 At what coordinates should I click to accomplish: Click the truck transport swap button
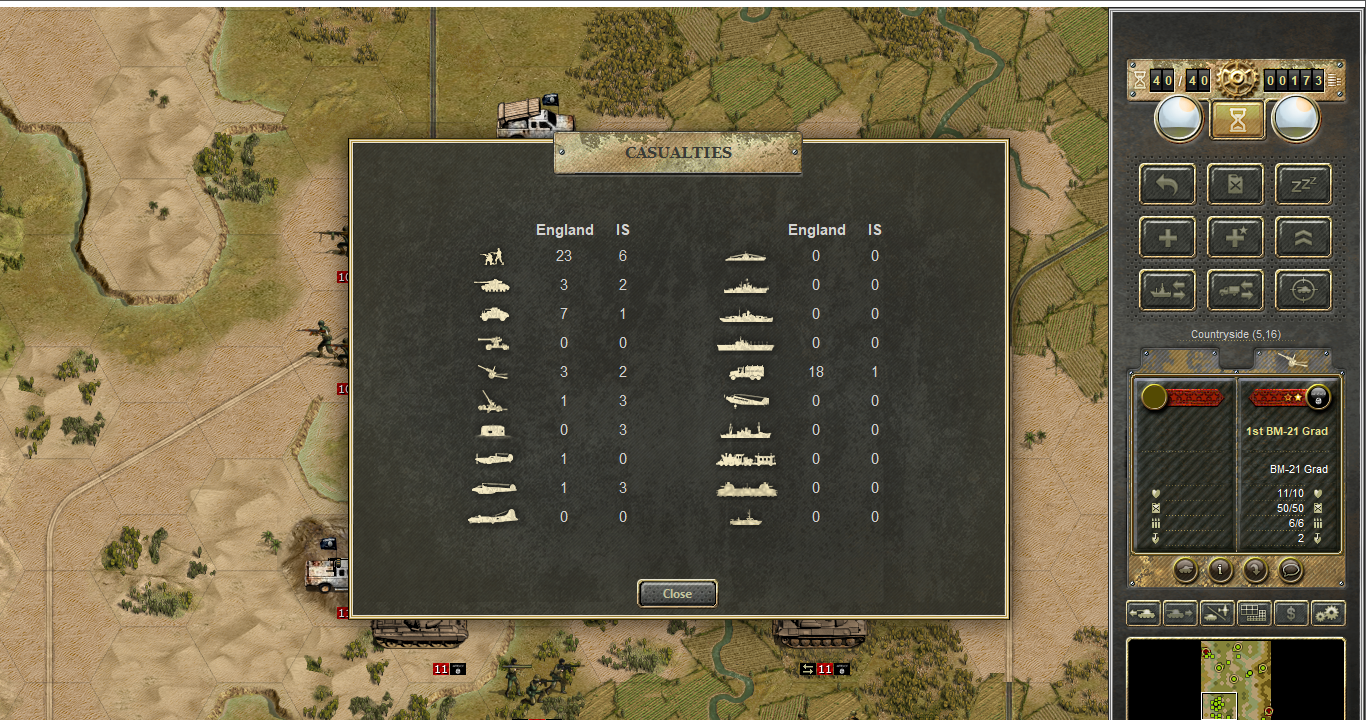point(1235,290)
